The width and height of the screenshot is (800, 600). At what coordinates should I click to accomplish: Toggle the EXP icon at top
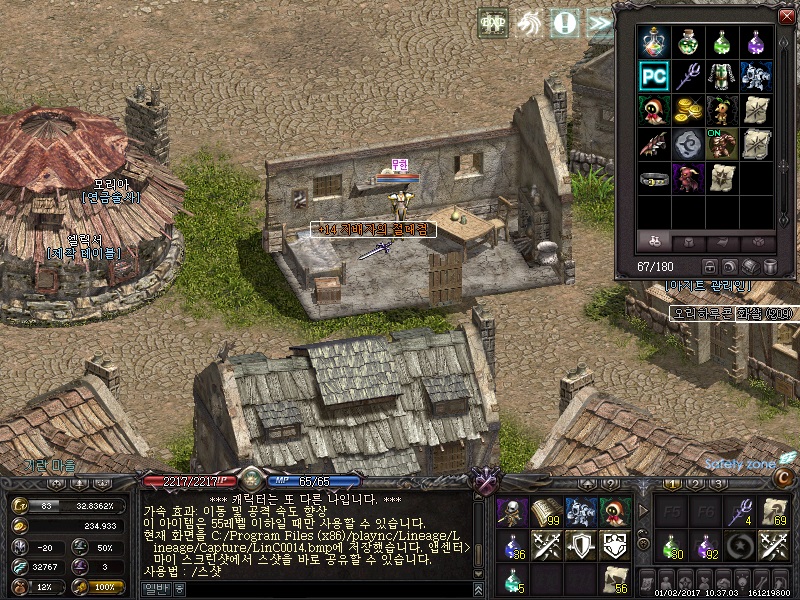pos(493,22)
